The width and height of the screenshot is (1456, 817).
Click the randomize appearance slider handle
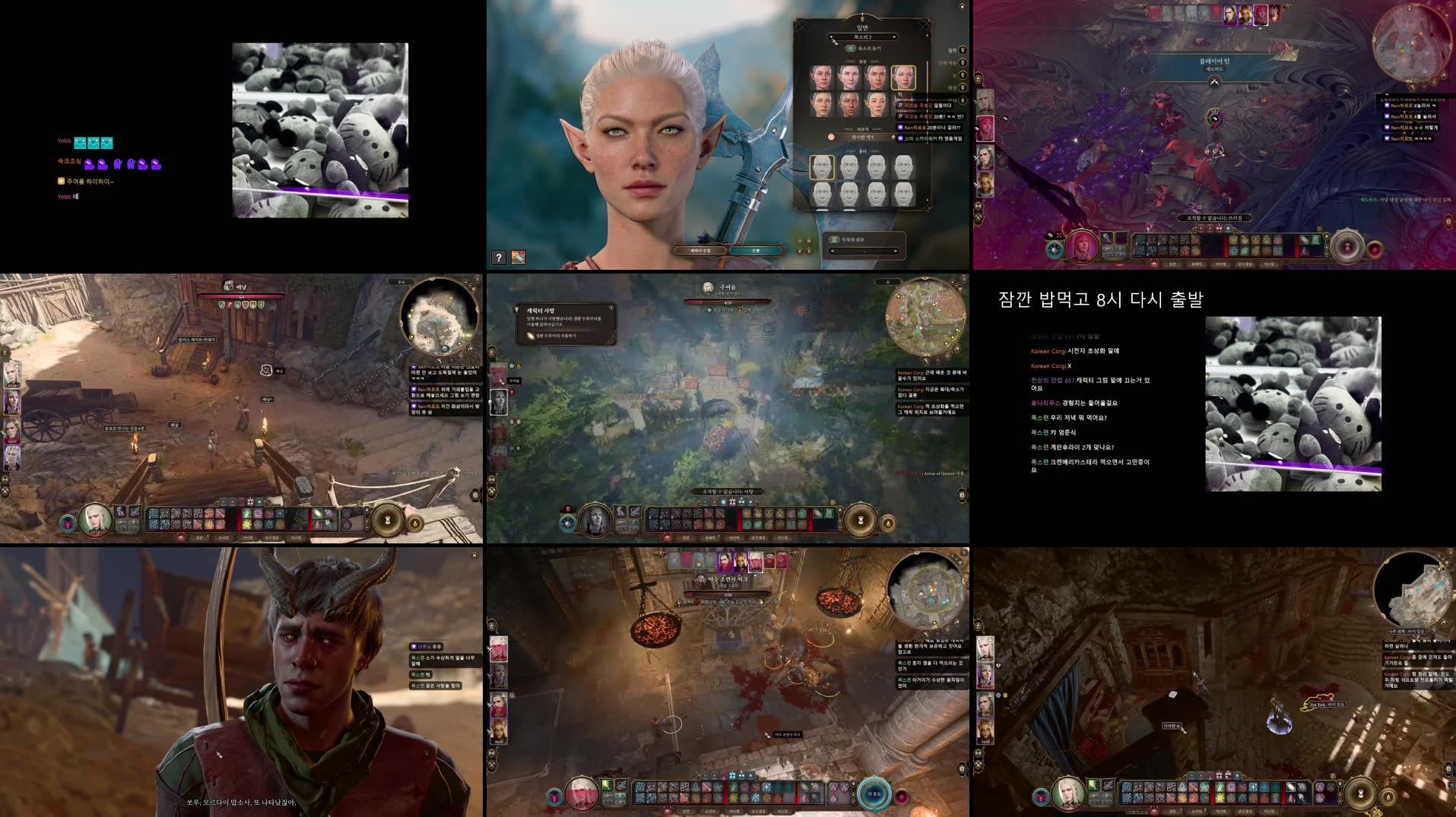[864, 251]
